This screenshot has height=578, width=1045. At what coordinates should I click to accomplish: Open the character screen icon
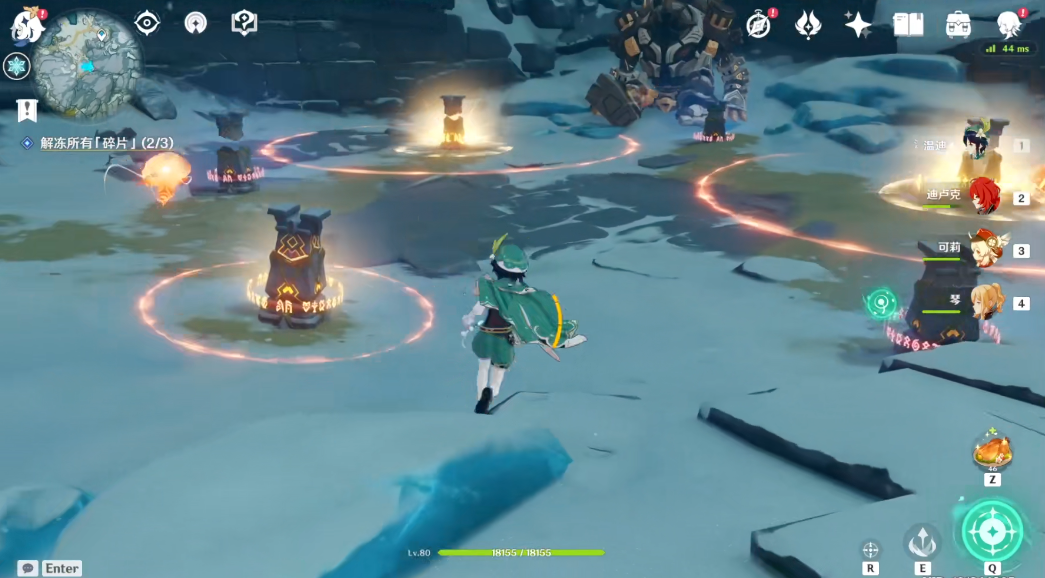[1009, 25]
